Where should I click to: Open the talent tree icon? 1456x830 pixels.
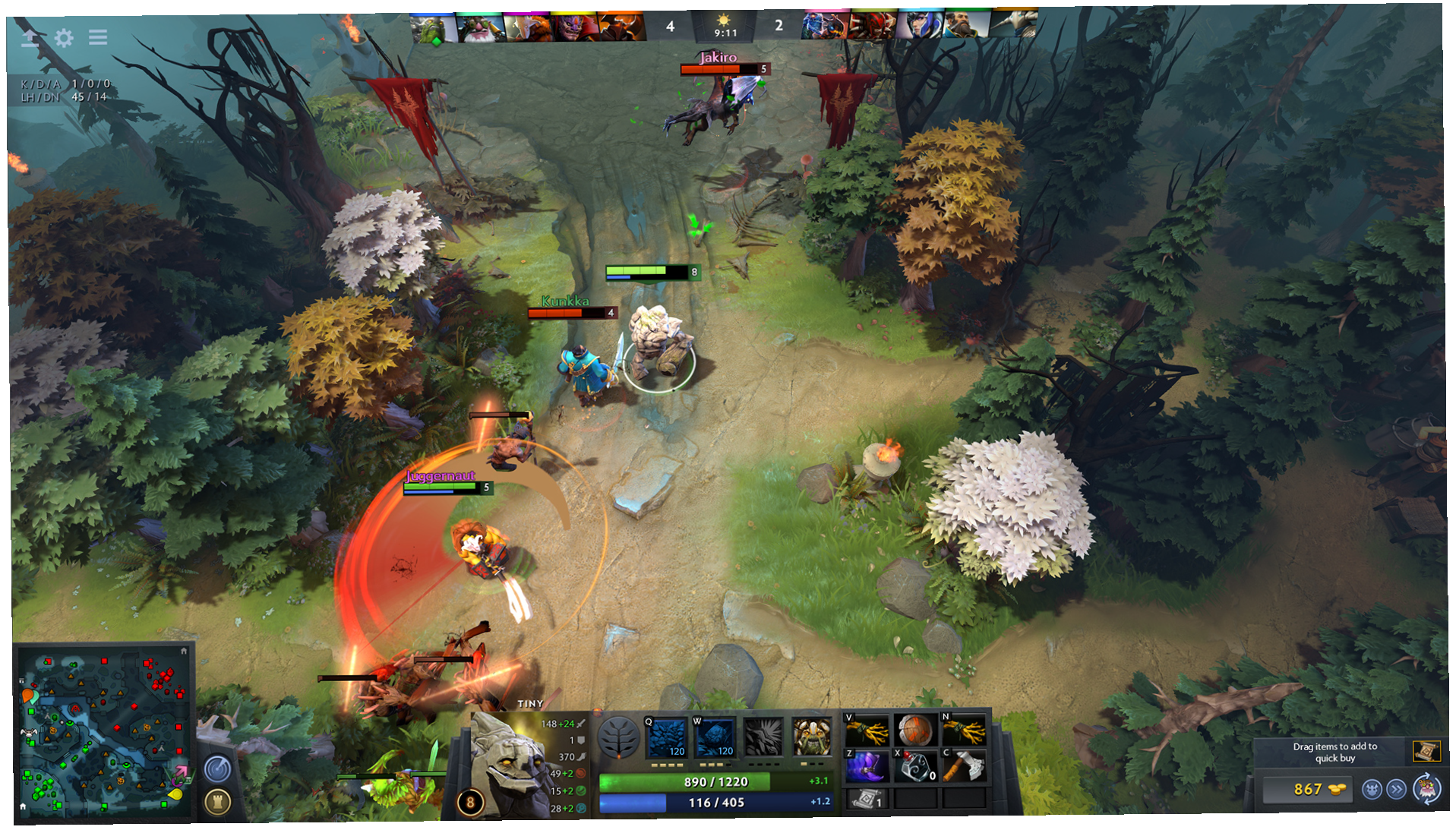click(618, 737)
